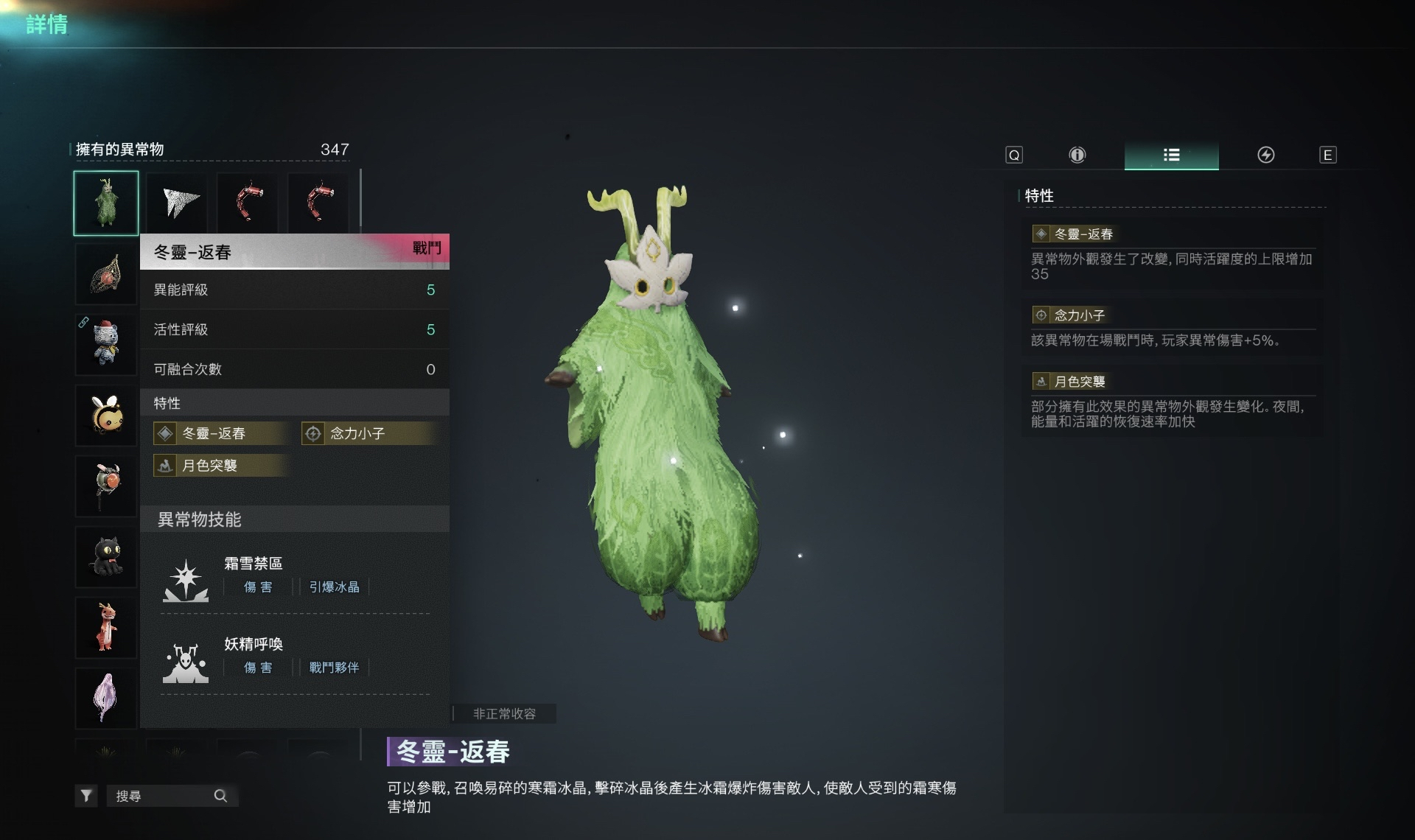This screenshot has height=840, width=1415.
Task: Open the traits list tab
Action: point(1171,155)
